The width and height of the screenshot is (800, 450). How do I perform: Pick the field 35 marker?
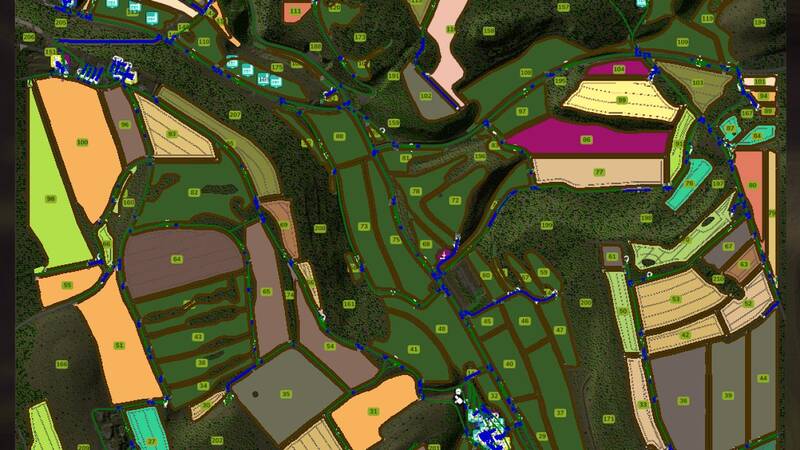click(286, 394)
